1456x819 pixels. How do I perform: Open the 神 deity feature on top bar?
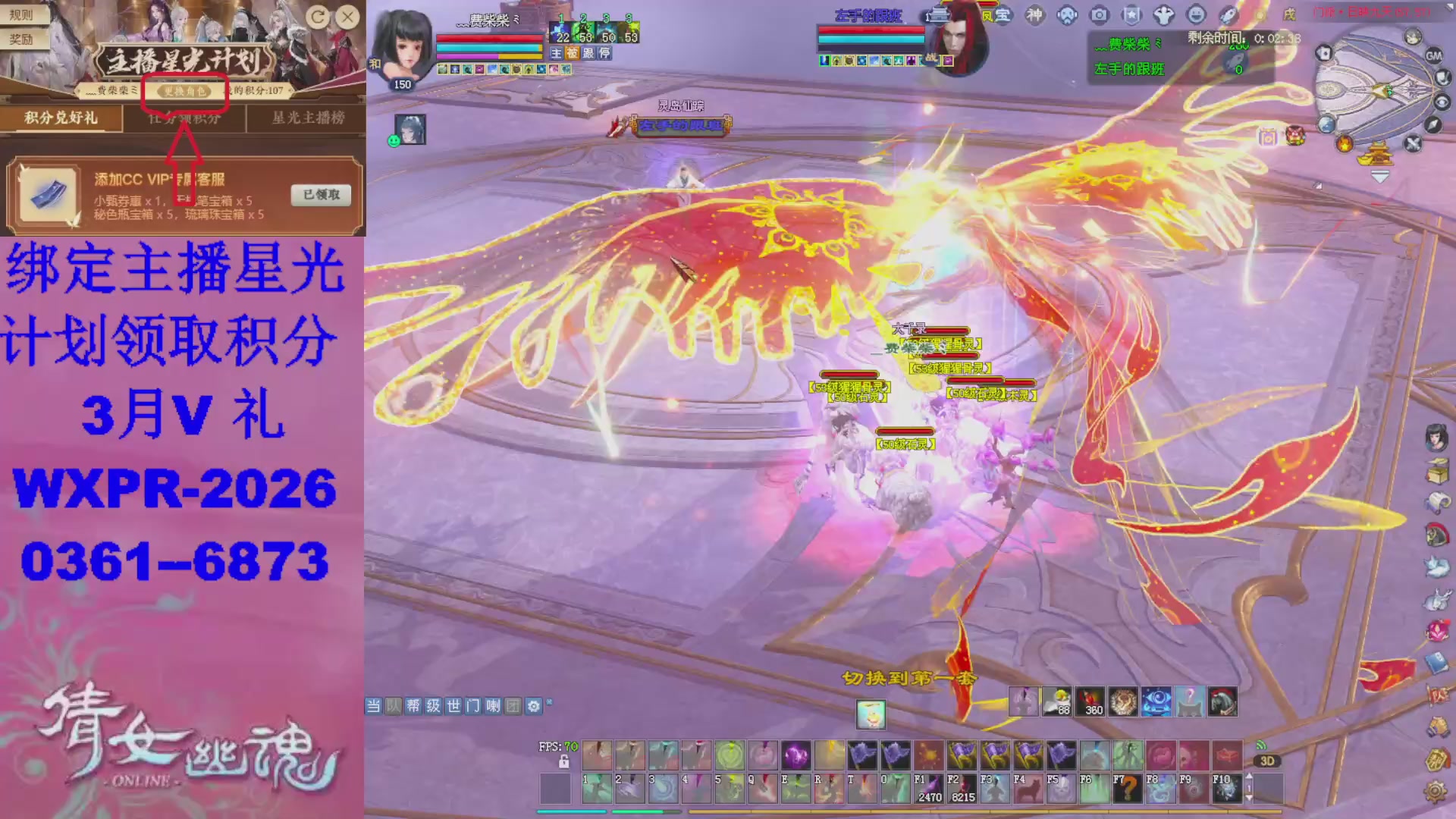pos(1037,14)
